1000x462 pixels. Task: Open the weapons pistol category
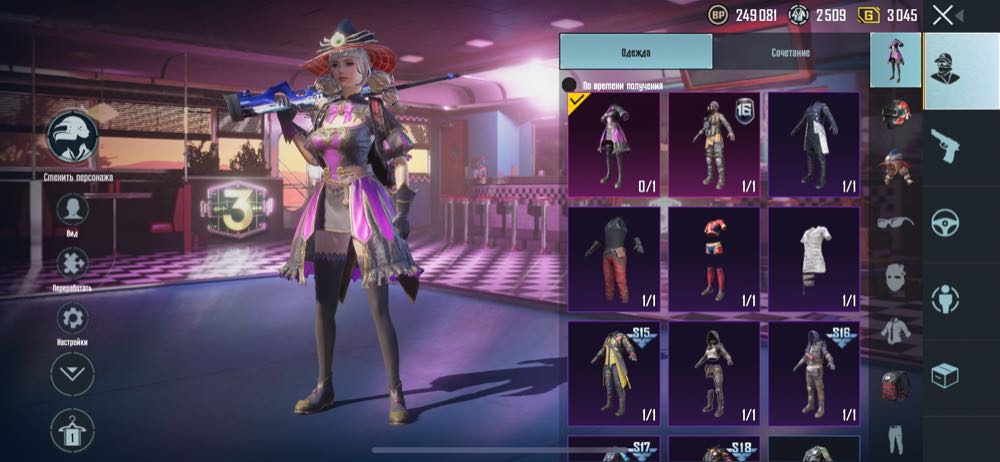(945, 145)
